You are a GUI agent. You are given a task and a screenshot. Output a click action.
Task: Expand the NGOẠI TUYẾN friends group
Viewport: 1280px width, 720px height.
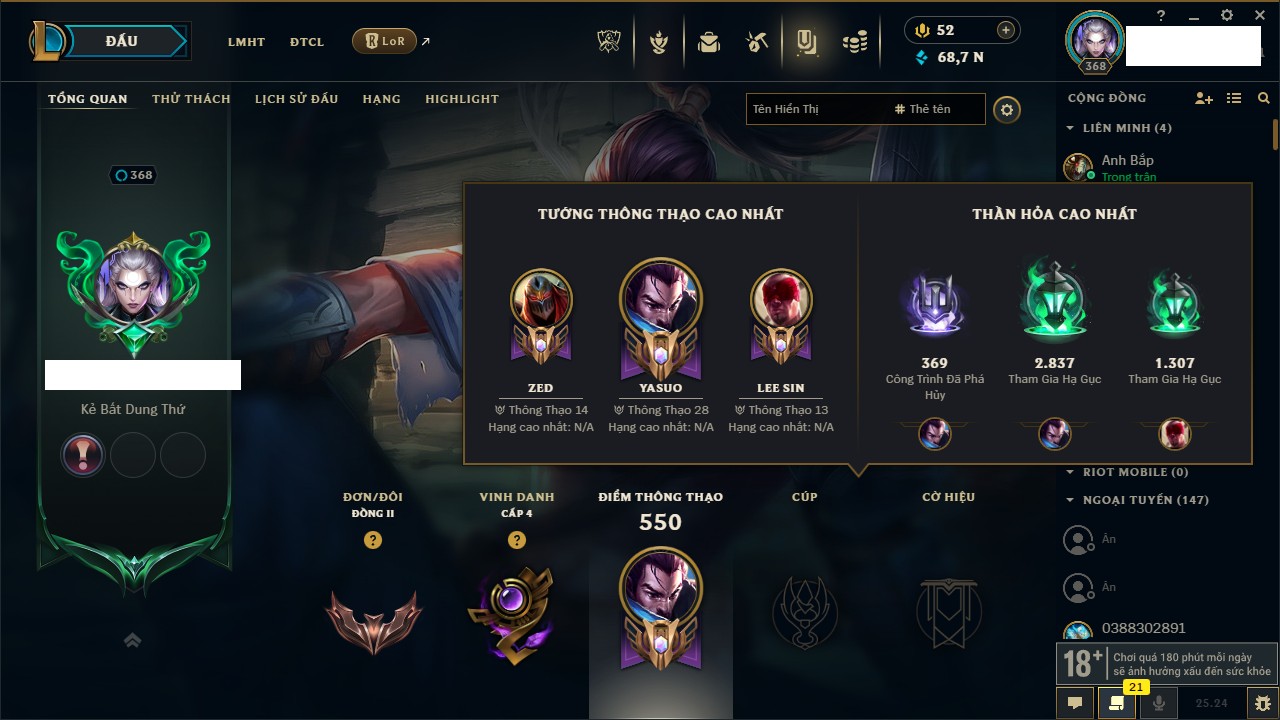point(1070,500)
